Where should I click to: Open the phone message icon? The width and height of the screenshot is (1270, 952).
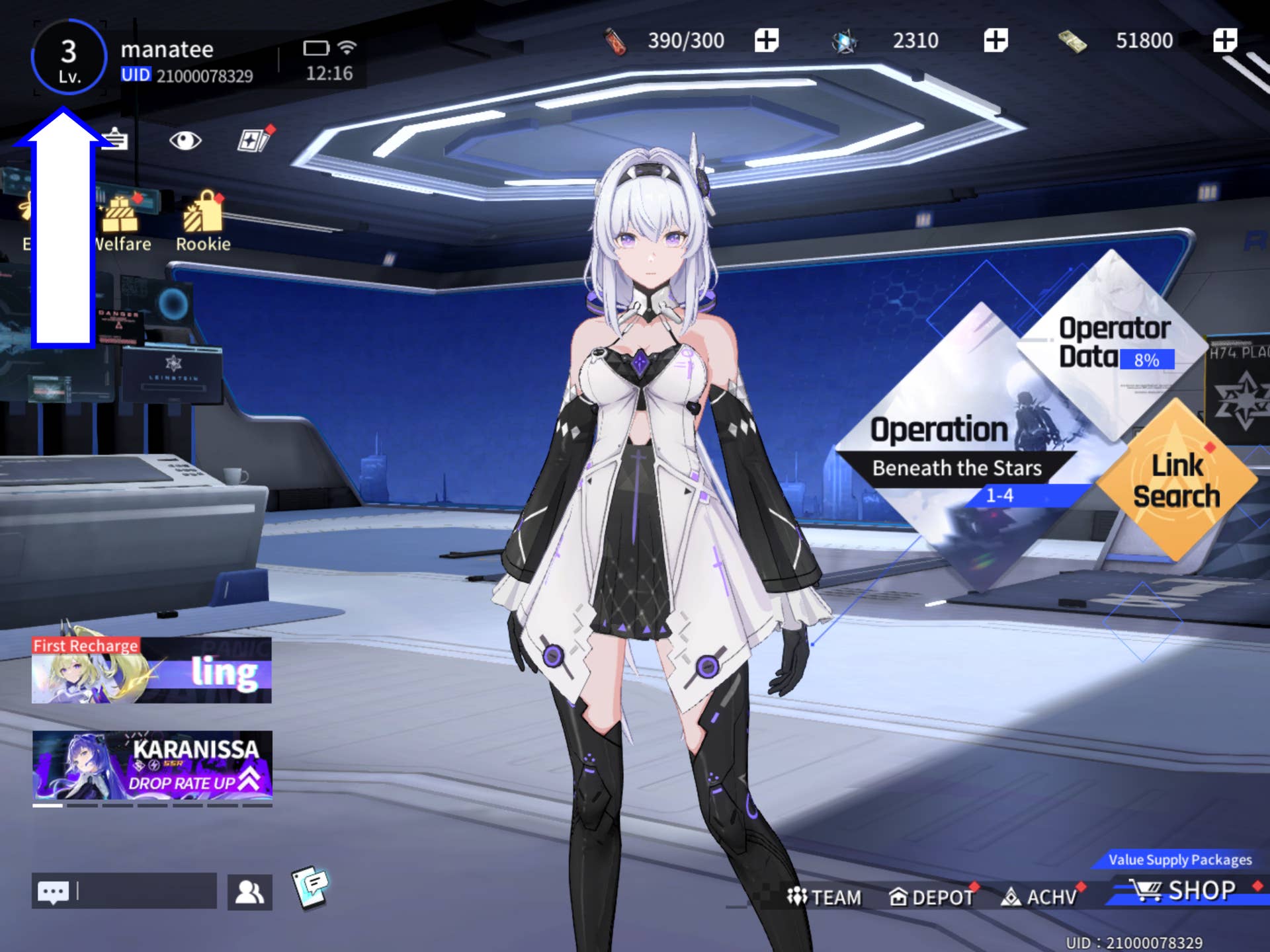[x=310, y=887]
